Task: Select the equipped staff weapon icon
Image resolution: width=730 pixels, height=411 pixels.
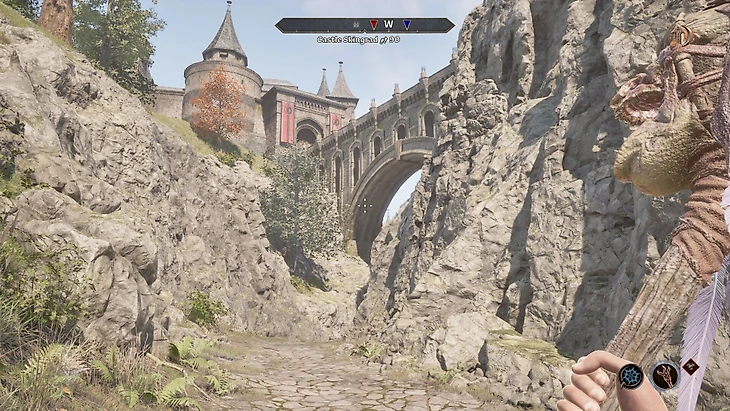Action: tap(665, 376)
